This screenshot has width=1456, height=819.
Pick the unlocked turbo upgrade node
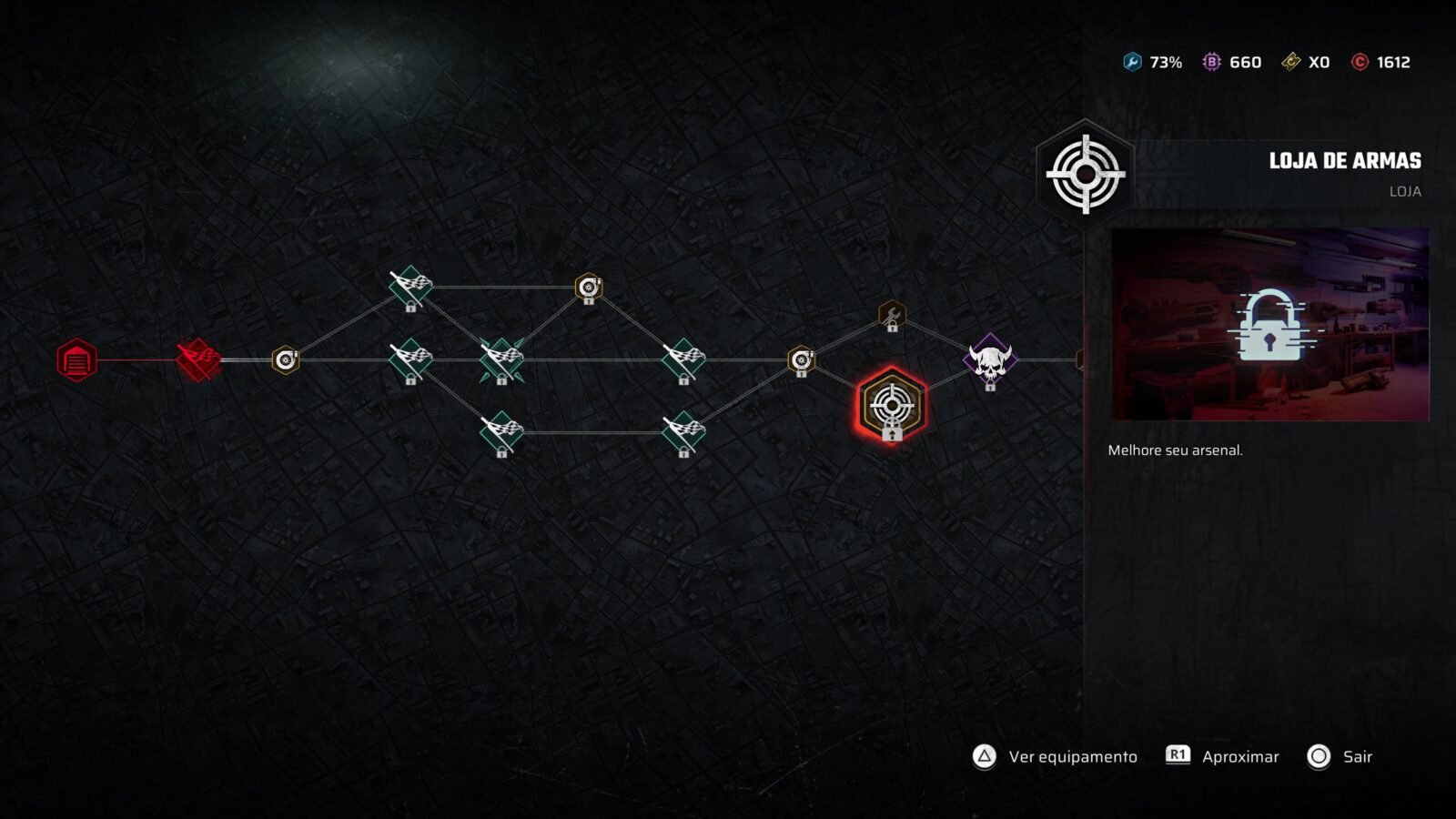click(x=286, y=360)
